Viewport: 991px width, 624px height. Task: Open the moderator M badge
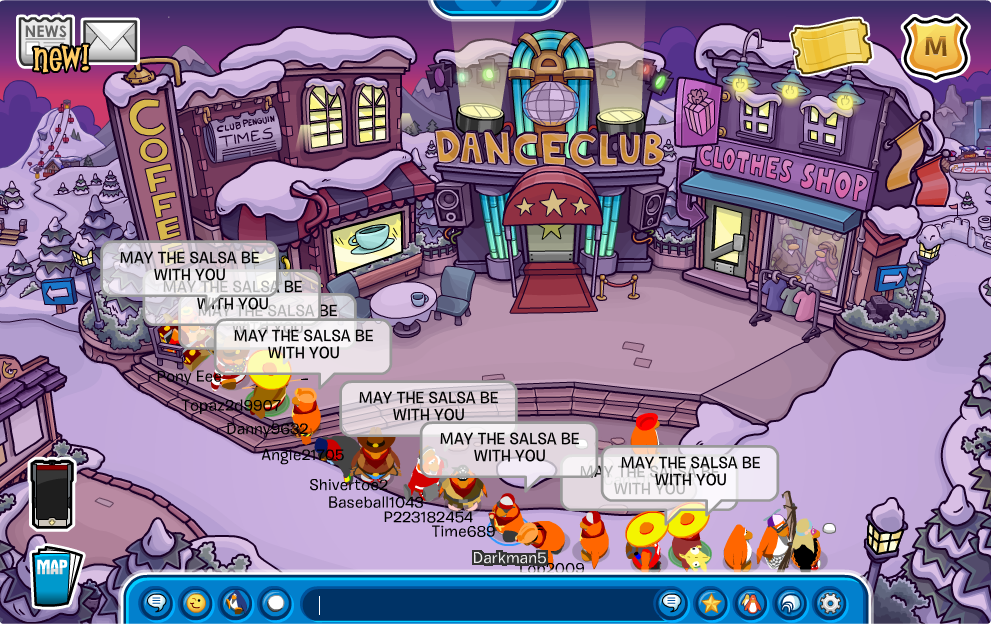coord(935,46)
